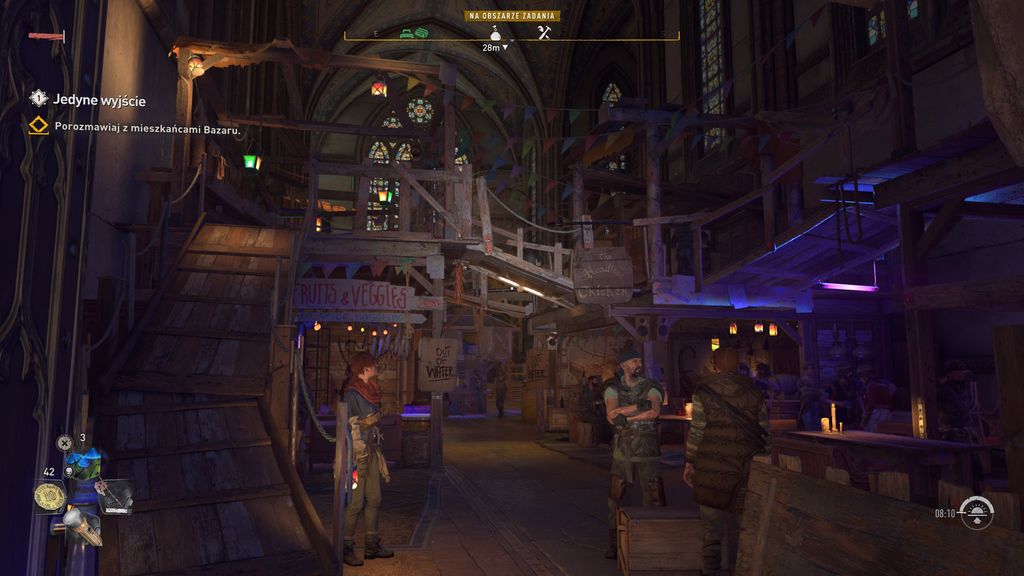Screen dimensions: 1024x576
Task: Click the objective "Porozmawiaj z mieszkańcami Bazaru"
Action: pos(148,127)
